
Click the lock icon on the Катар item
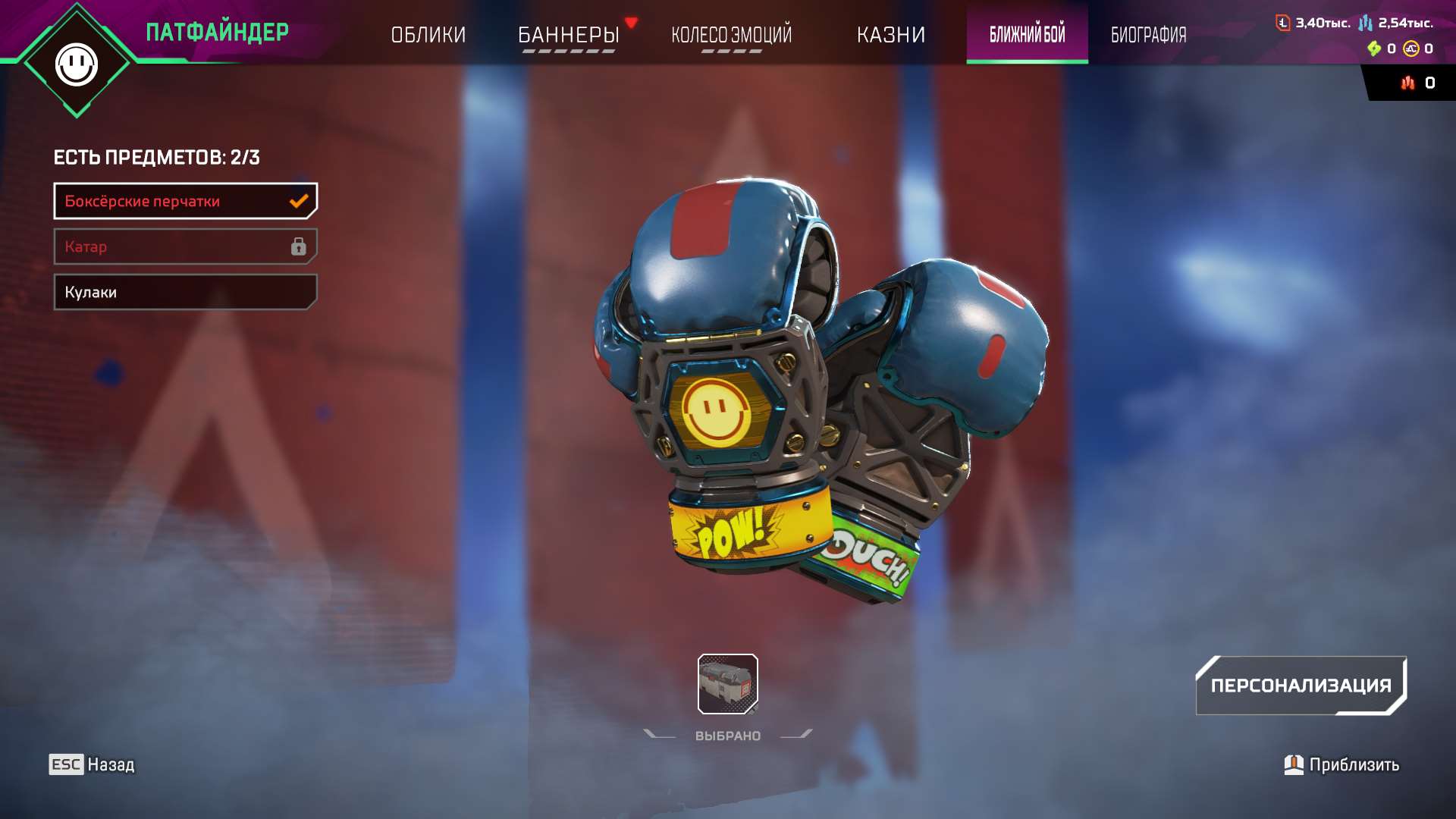pos(299,247)
